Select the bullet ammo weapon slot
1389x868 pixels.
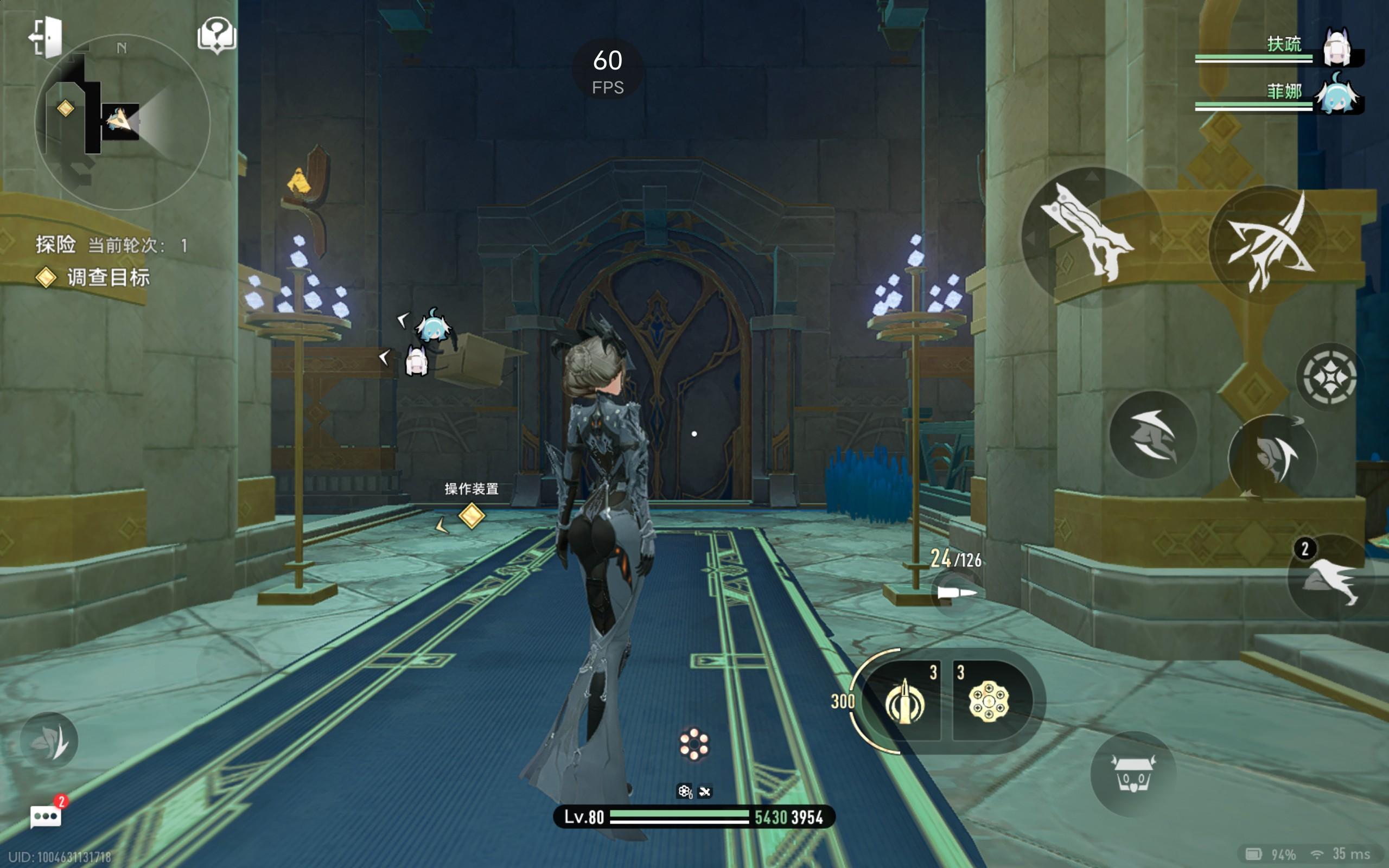(x=904, y=701)
